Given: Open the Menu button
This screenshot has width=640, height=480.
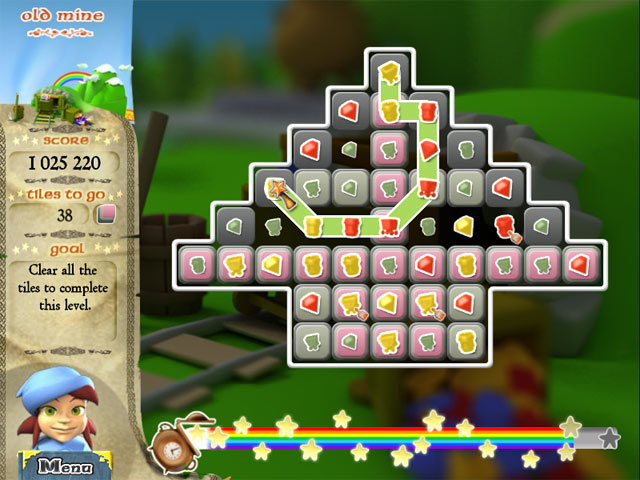Looking at the screenshot, I should (x=62, y=465).
